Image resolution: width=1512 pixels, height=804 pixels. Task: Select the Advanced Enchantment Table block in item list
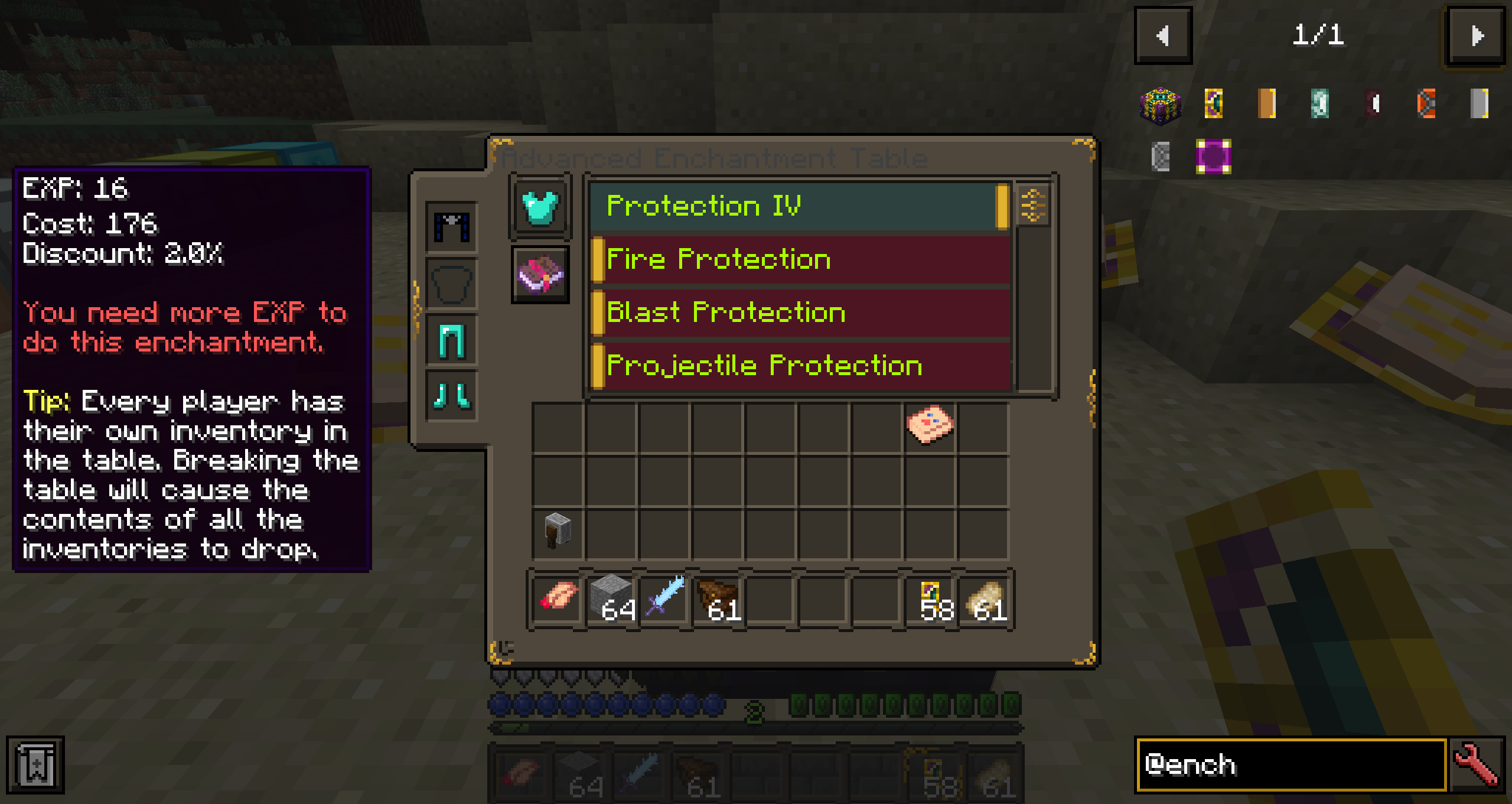coord(1161,104)
